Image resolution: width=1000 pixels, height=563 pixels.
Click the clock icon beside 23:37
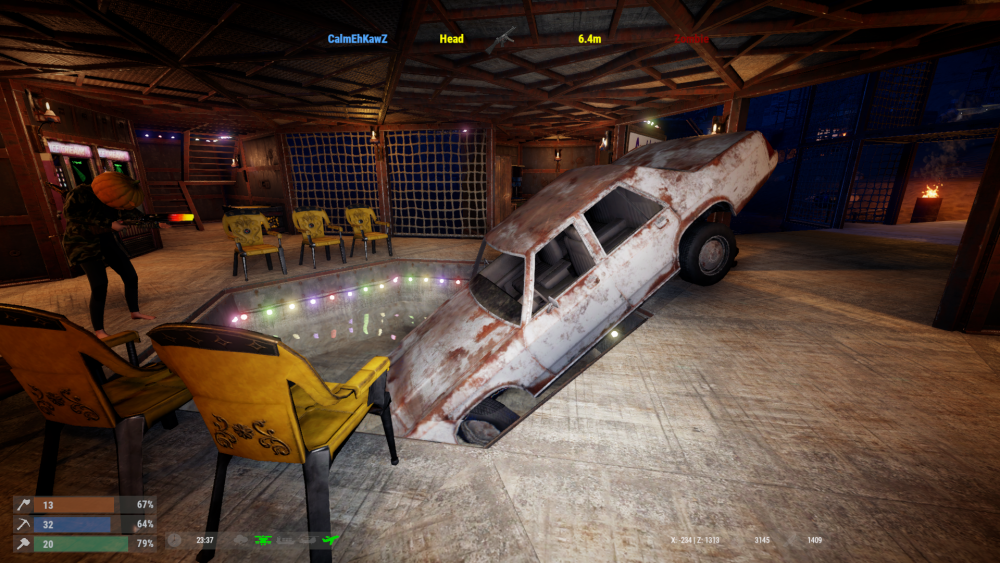pyautogui.click(x=176, y=540)
